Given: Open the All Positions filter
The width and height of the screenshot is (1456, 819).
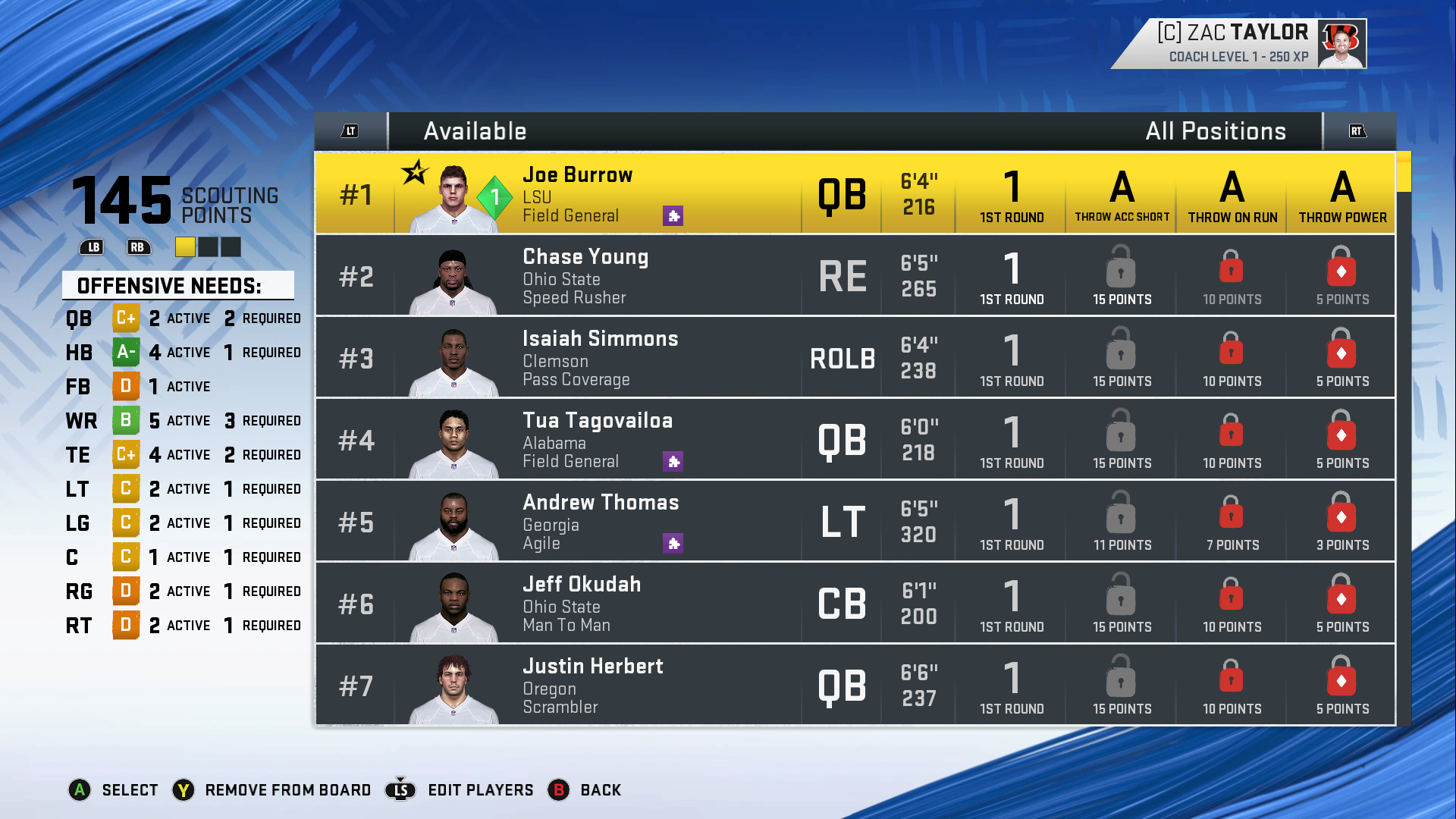Looking at the screenshot, I should (1215, 131).
